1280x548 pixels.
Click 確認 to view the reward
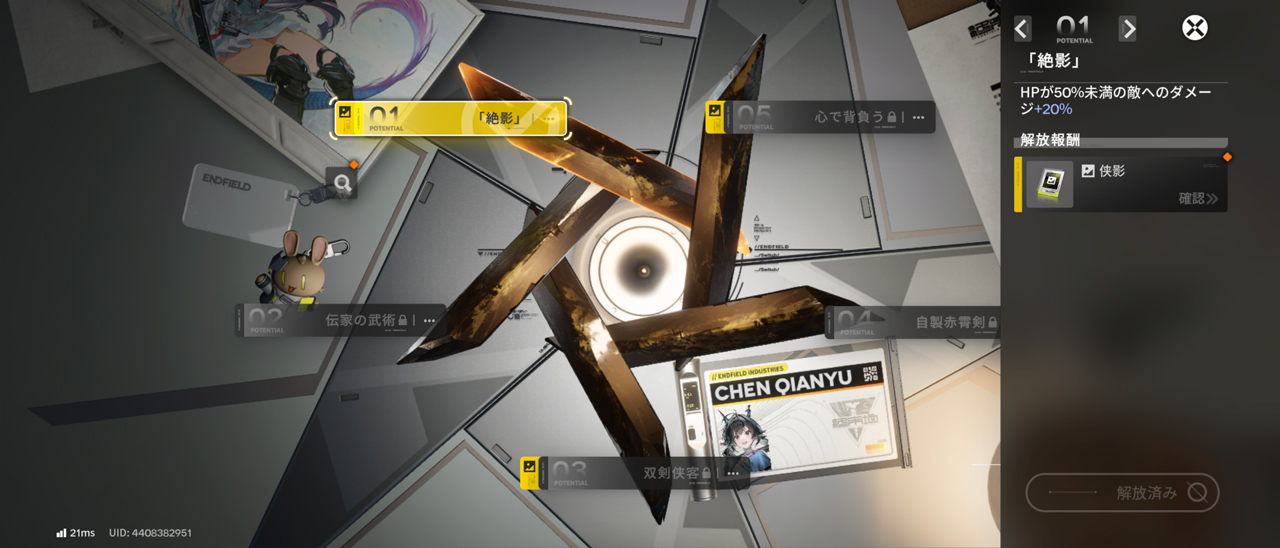click(1198, 198)
